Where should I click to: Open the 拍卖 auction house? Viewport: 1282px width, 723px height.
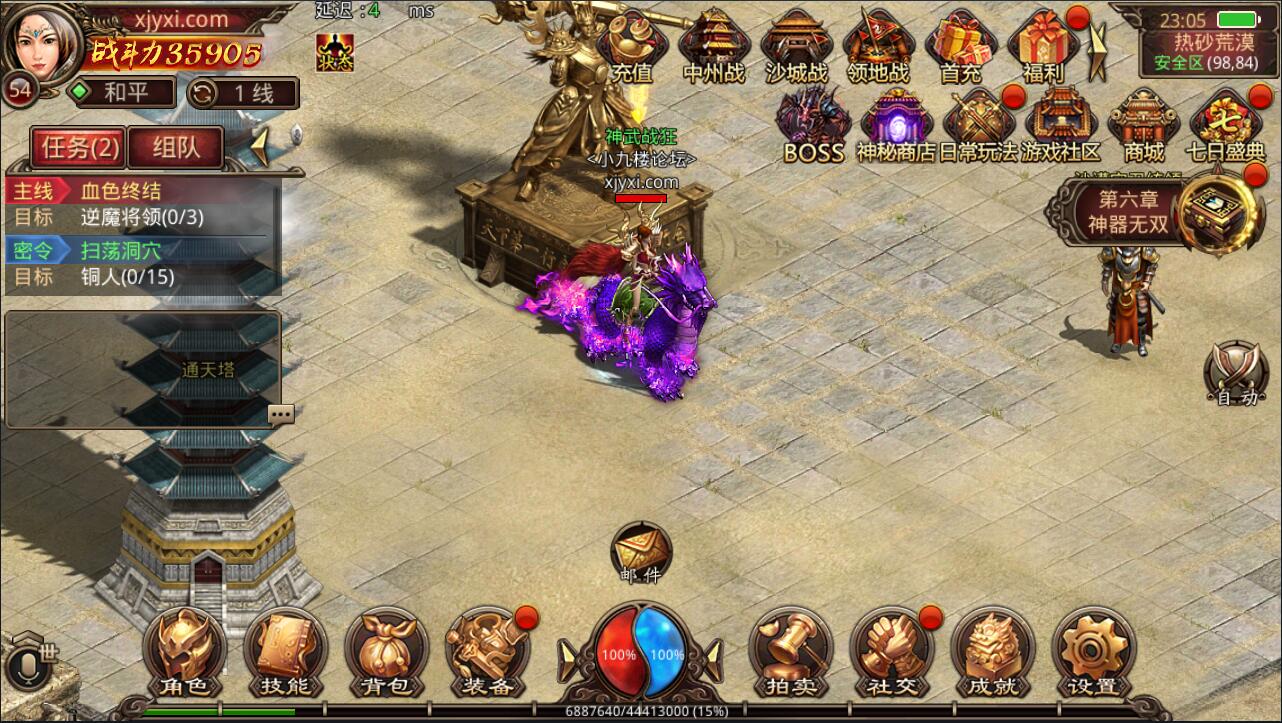[x=790, y=653]
